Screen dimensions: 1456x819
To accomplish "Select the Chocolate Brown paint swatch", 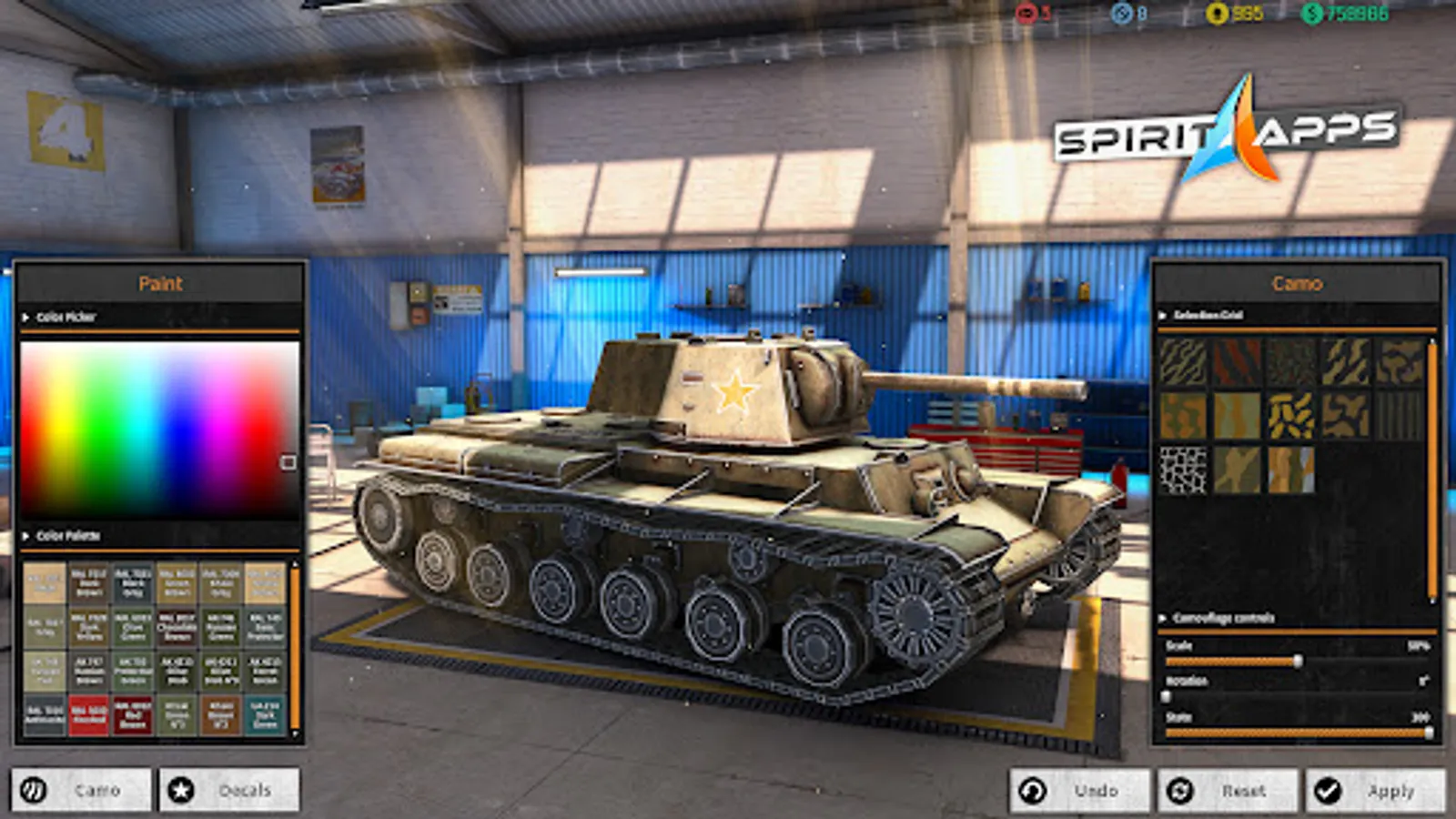I will click(x=176, y=627).
